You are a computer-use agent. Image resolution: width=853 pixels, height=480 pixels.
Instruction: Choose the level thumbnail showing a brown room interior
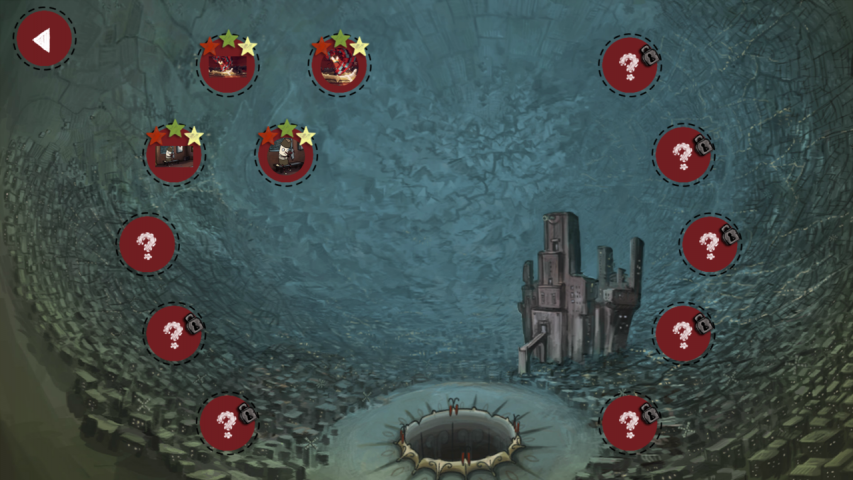[x=174, y=156]
